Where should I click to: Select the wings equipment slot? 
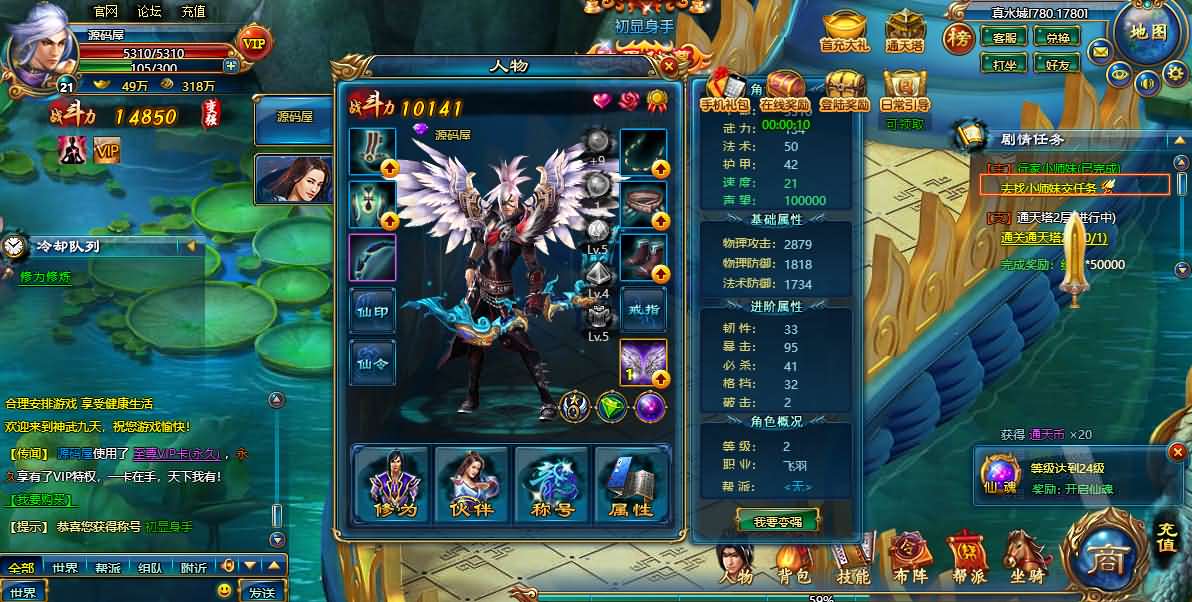point(643,364)
